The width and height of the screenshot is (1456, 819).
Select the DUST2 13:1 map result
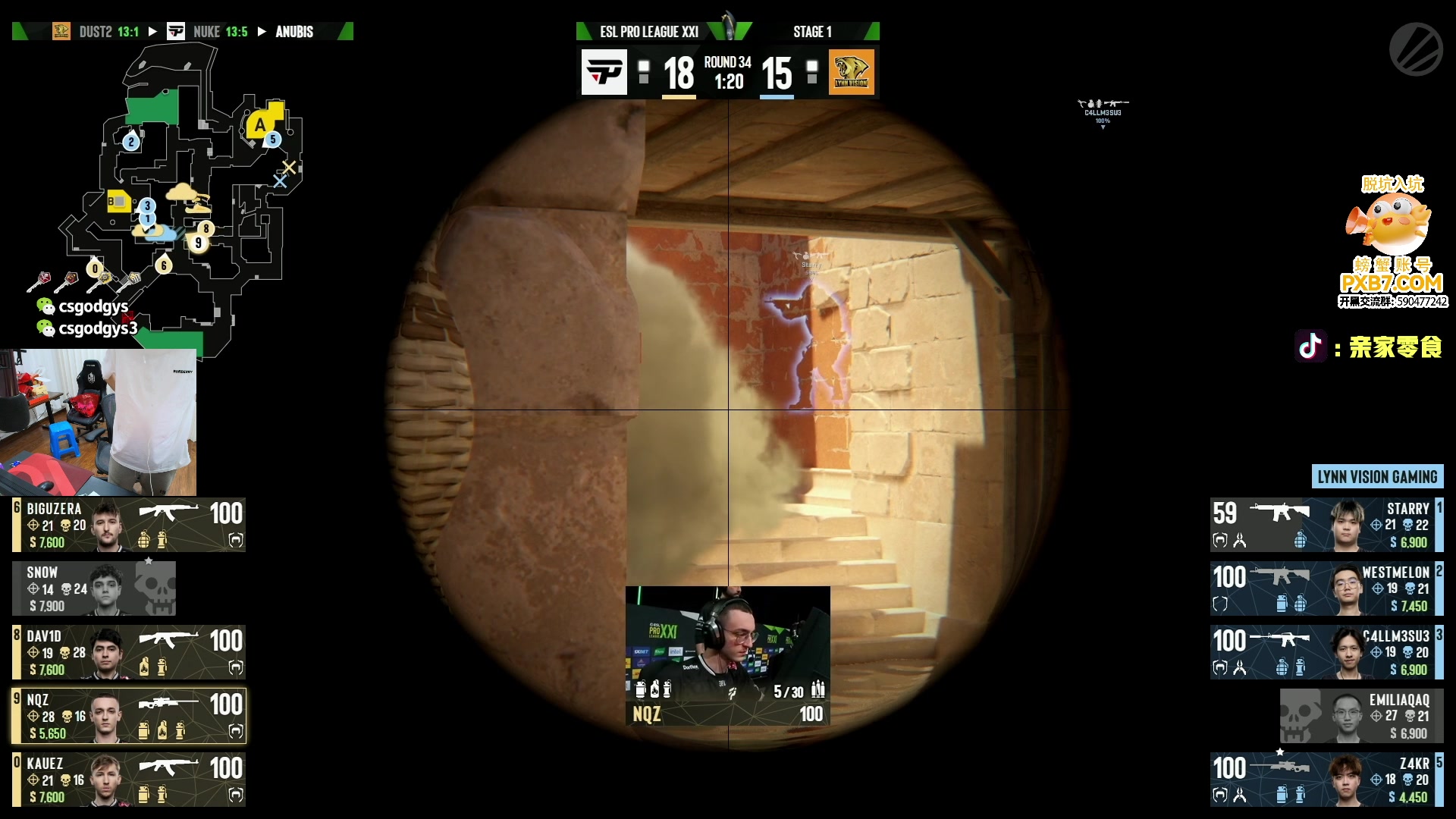108,32
